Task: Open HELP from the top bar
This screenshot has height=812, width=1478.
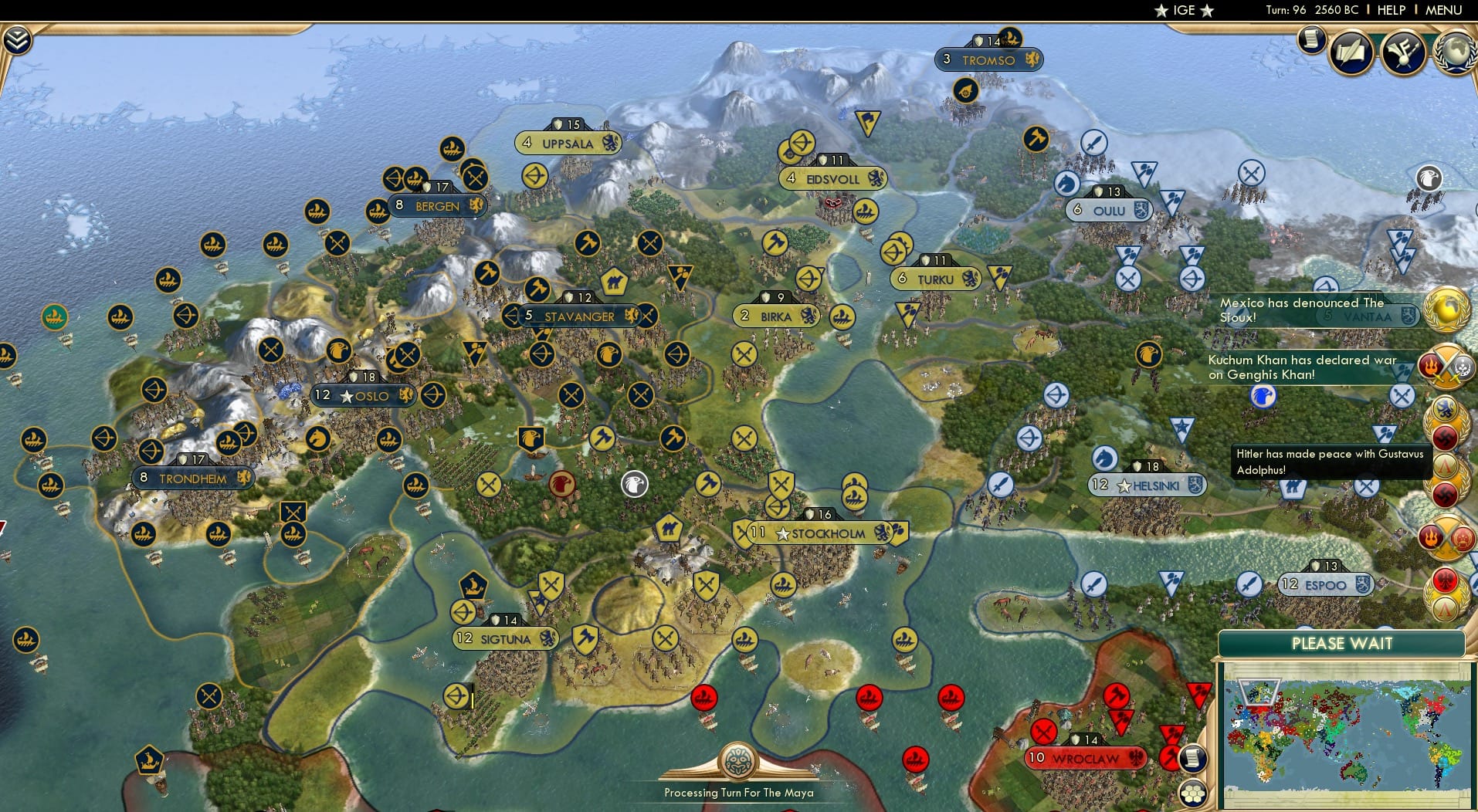Action: click(x=1391, y=10)
